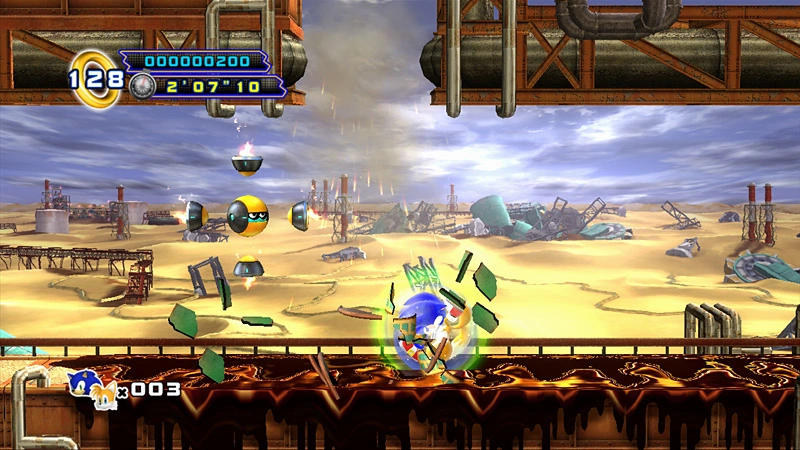Select the Sonic and Tails lives icon
Image resolution: width=800 pixels, height=450 pixels.
(x=93, y=387)
